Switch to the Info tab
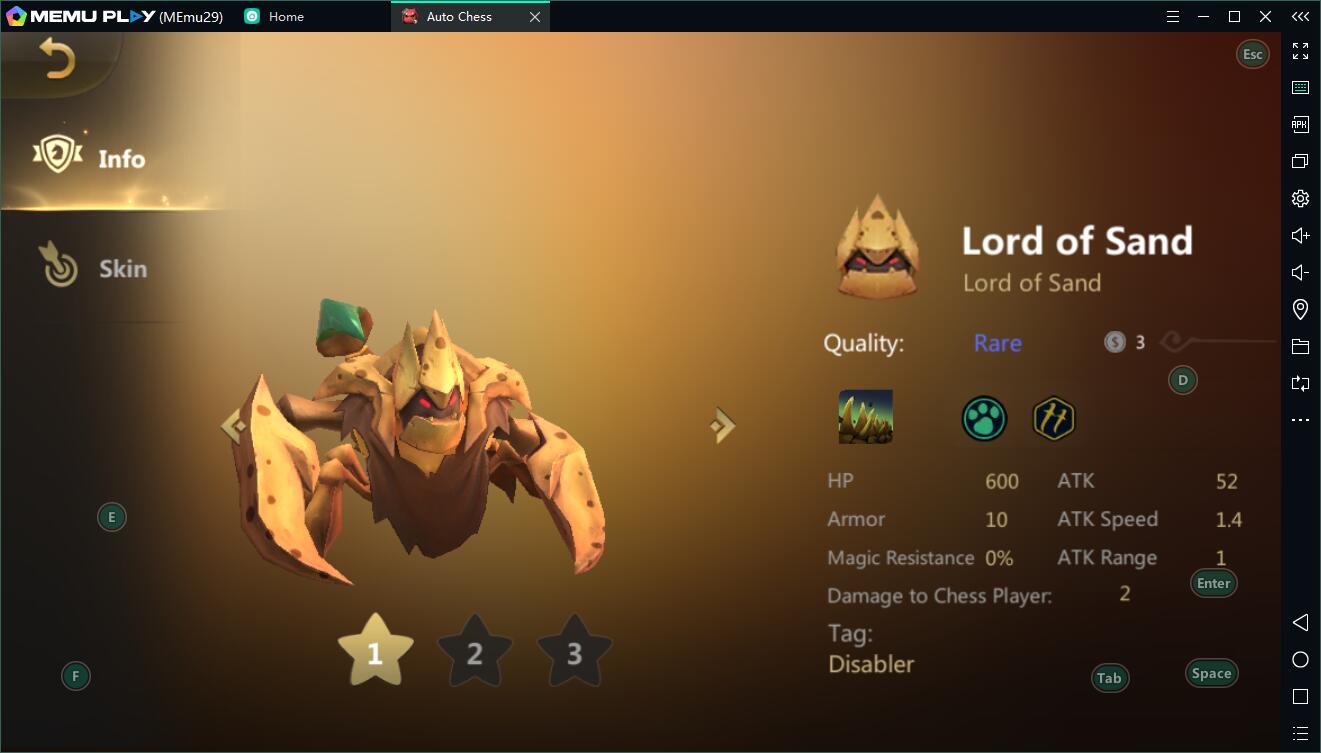1321x753 pixels. [x=92, y=158]
